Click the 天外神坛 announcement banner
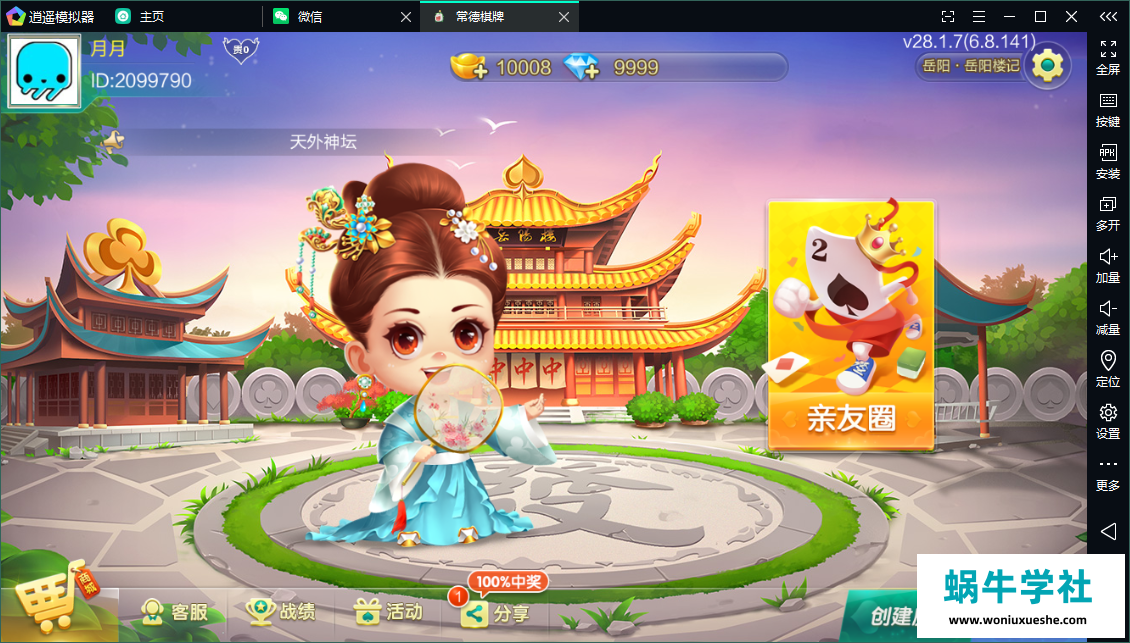Screen dimensions: 1130x643 [x=323, y=142]
